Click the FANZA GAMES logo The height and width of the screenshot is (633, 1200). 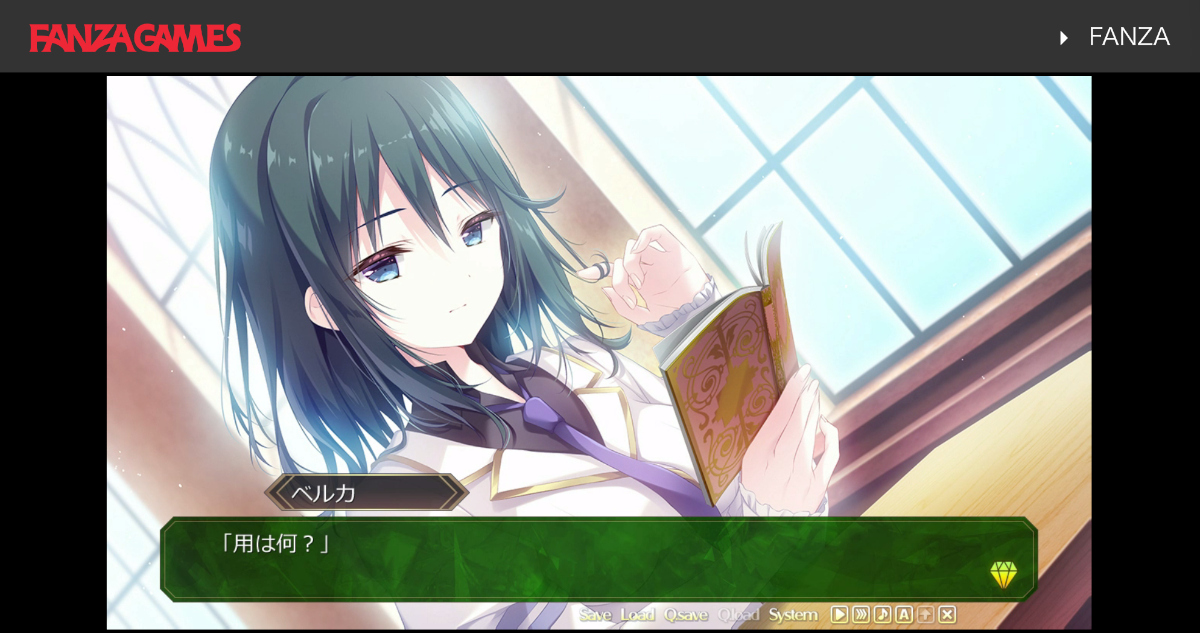(135, 38)
